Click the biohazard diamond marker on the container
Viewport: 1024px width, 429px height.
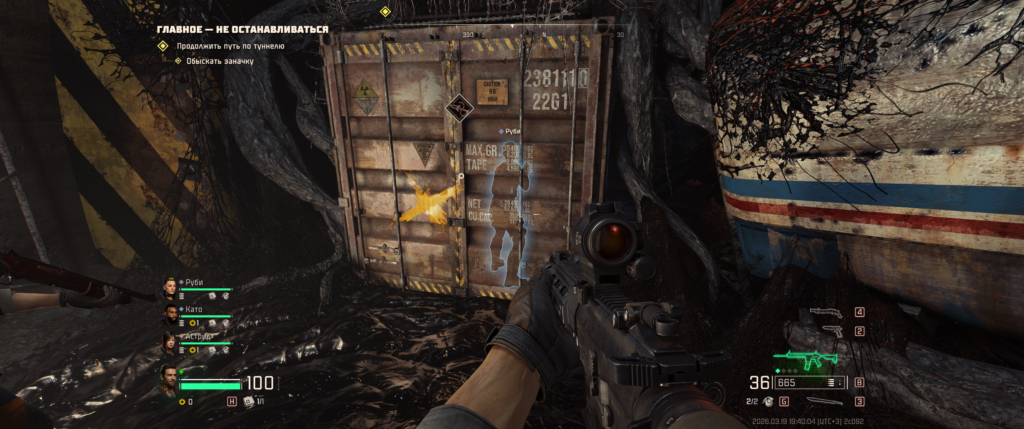pyautogui.click(x=458, y=104)
